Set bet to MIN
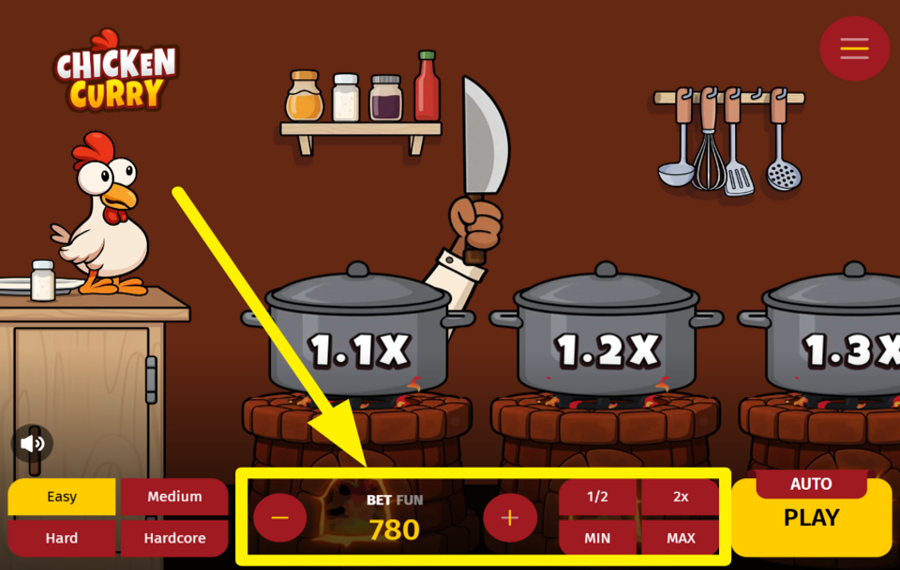Image resolution: width=900 pixels, height=570 pixels. tap(597, 538)
